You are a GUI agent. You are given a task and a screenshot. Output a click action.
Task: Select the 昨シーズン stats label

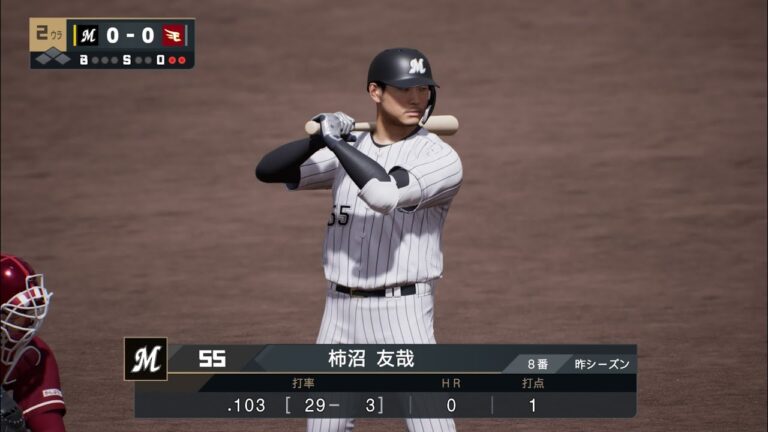pos(602,364)
